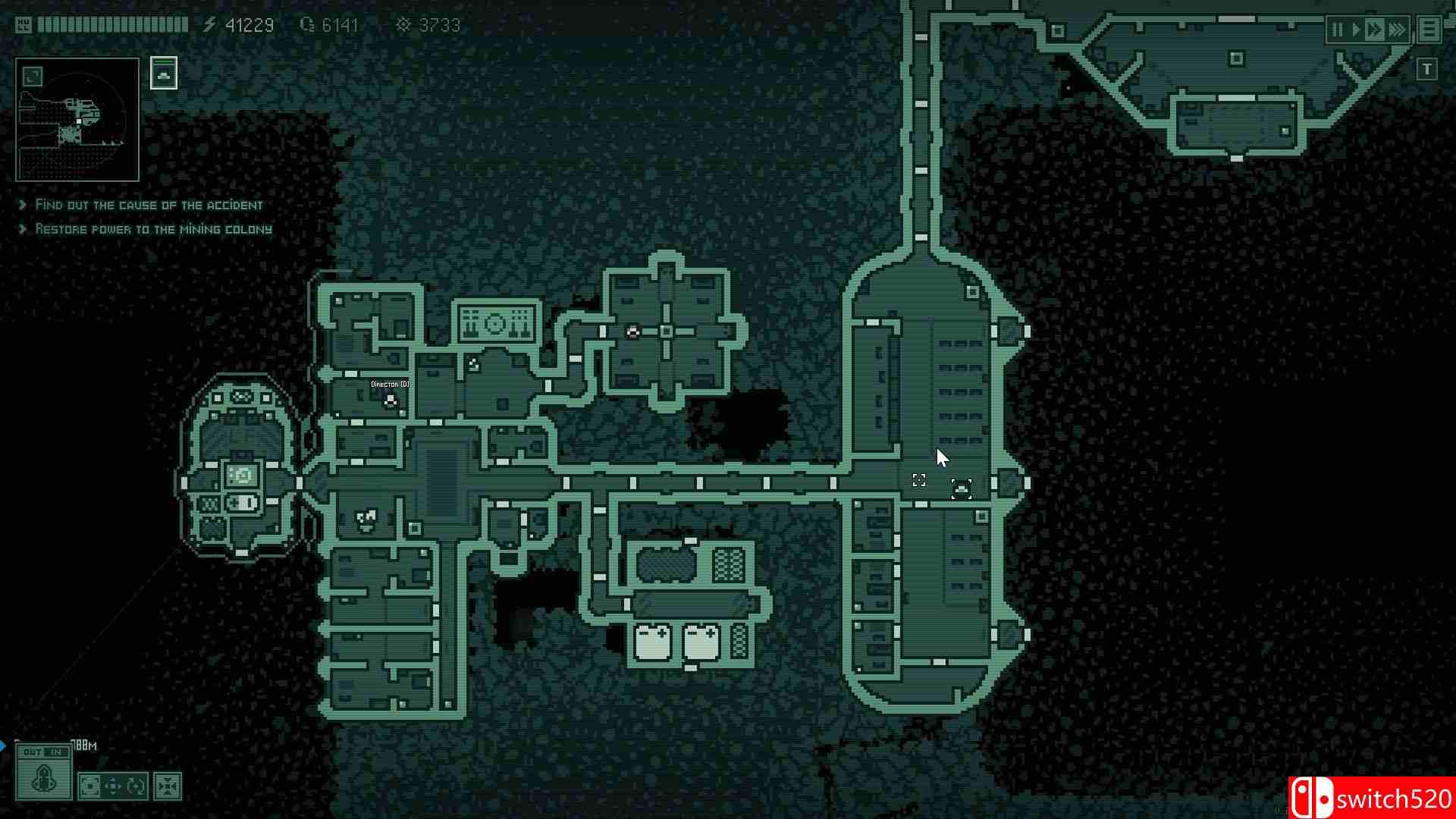Click the camera frame icon near the d-pad

coord(90,786)
